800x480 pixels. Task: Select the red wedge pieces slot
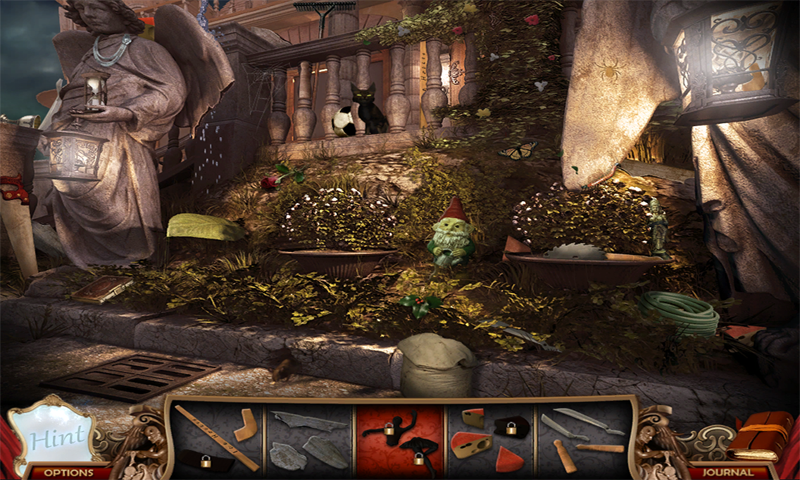point(491,439)
